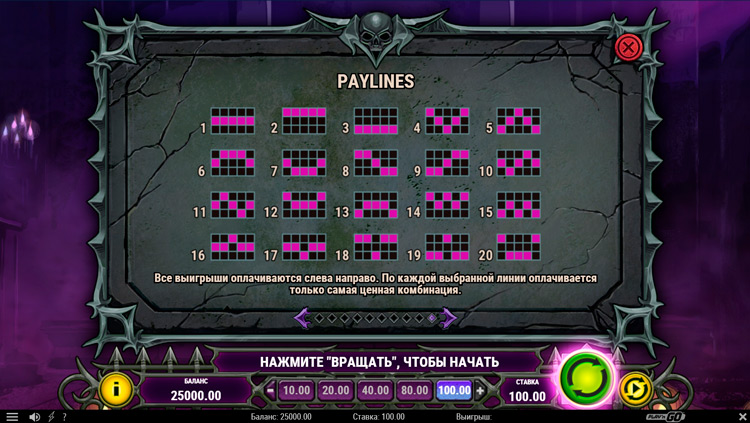Choose the 20.00 bet value
This screenshot has height=423, width=750.
pos(336,391)
